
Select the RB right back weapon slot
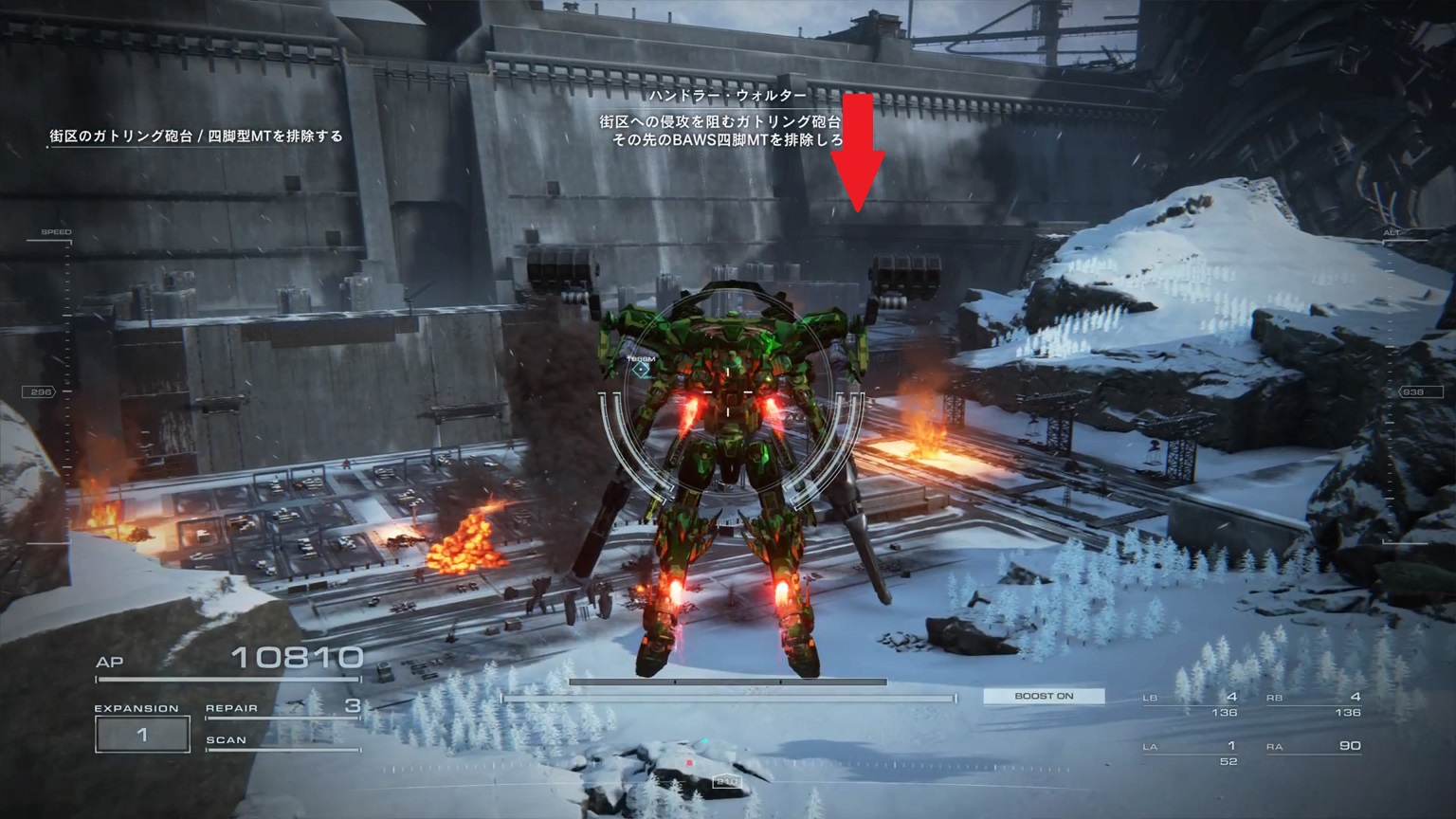[1314, 704]
